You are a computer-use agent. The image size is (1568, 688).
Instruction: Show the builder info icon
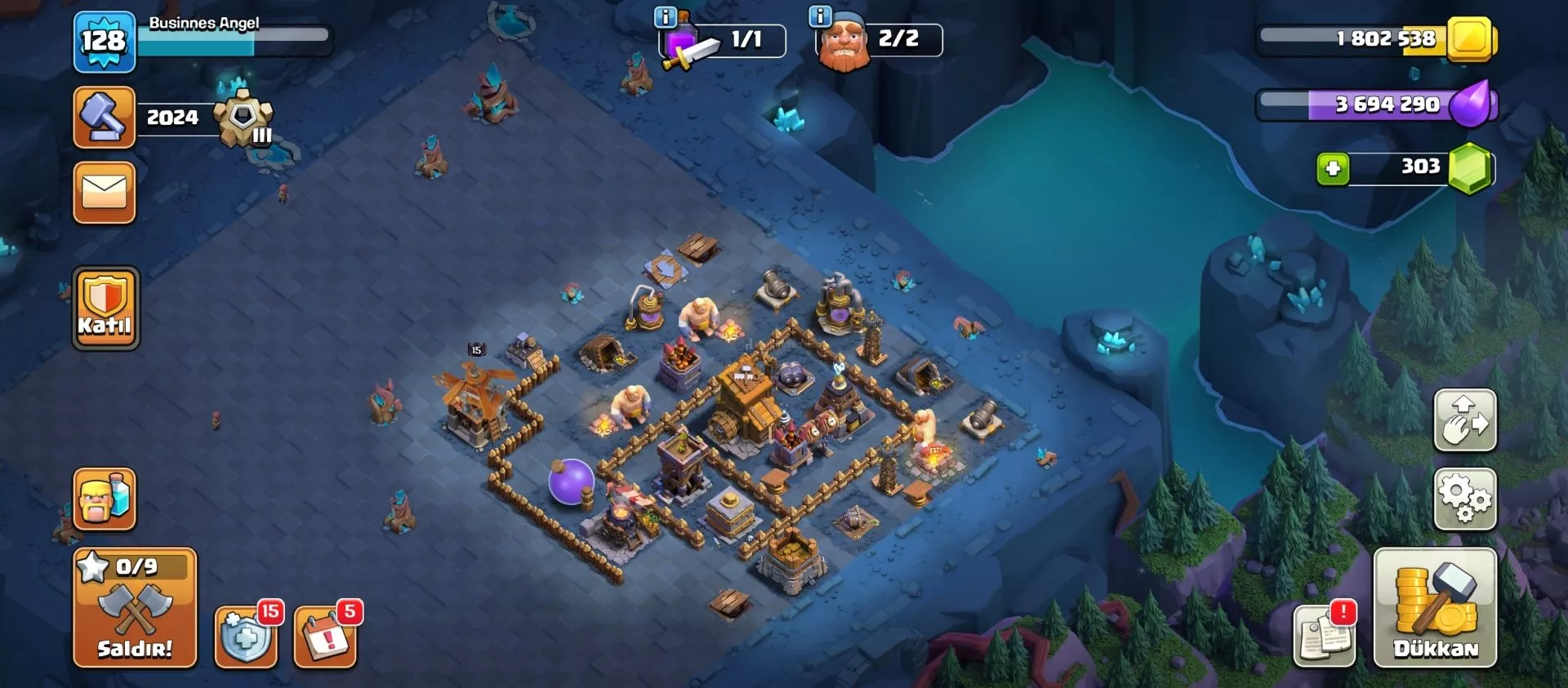coord(819,16)
